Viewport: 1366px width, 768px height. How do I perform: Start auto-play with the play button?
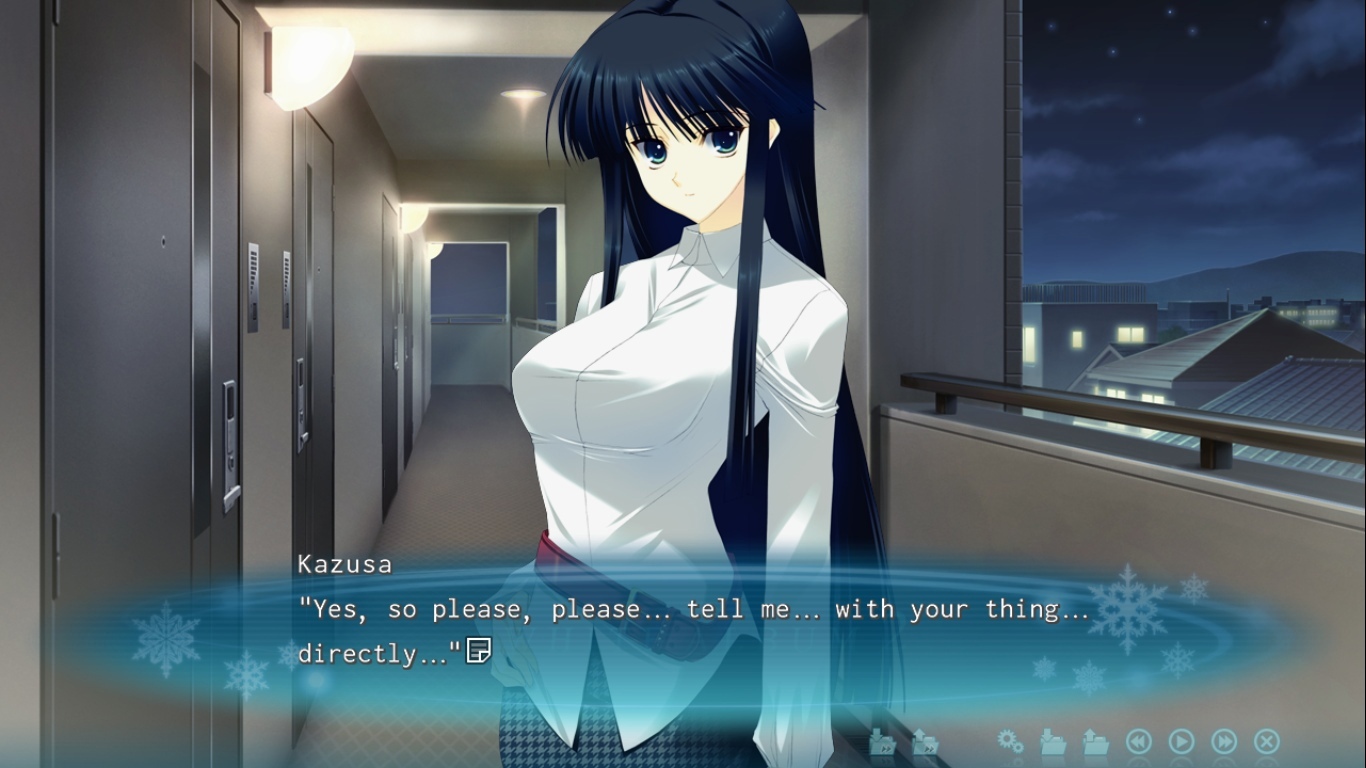point(1181,741)
